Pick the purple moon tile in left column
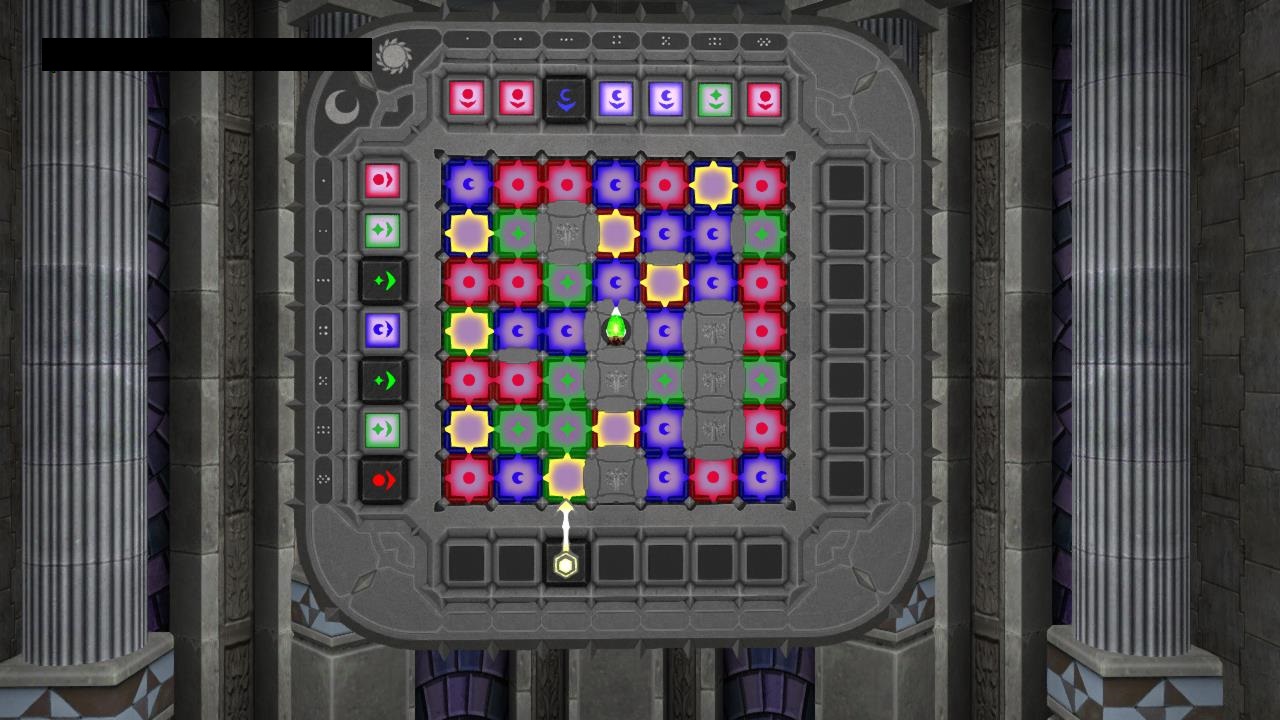This screenshot has height=720, width=1280. (x=383, y=330)
